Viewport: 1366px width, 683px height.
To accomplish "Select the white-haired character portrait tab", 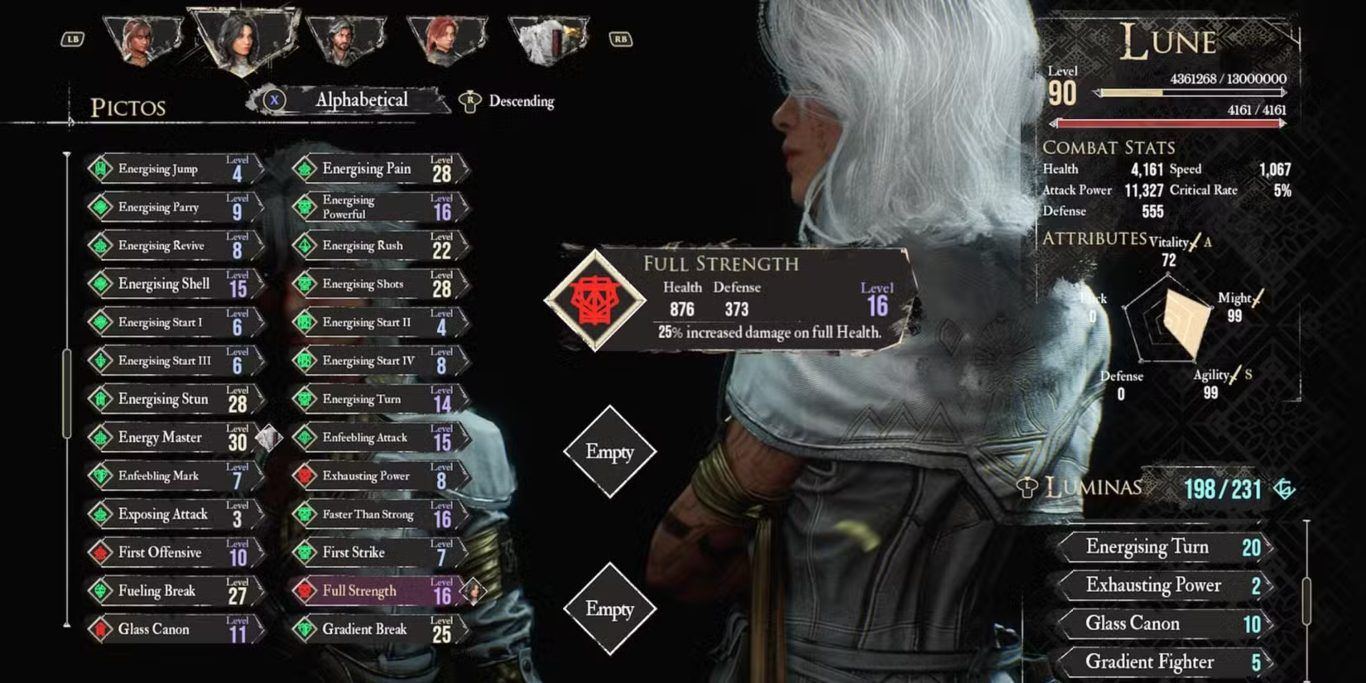I will pyautogui.click(x=548, y=40).
